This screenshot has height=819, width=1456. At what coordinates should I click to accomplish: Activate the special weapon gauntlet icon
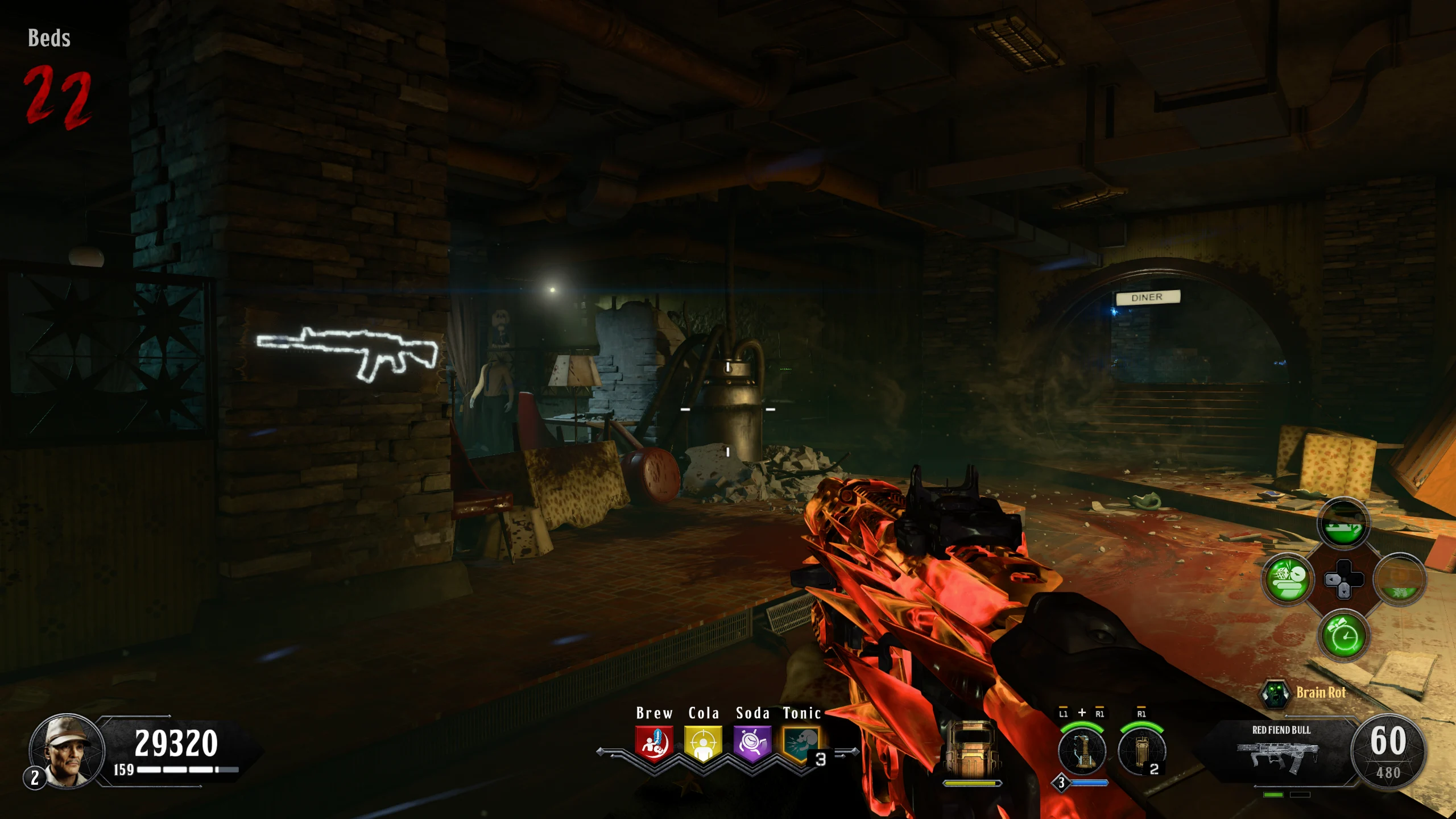point(1082,751)
